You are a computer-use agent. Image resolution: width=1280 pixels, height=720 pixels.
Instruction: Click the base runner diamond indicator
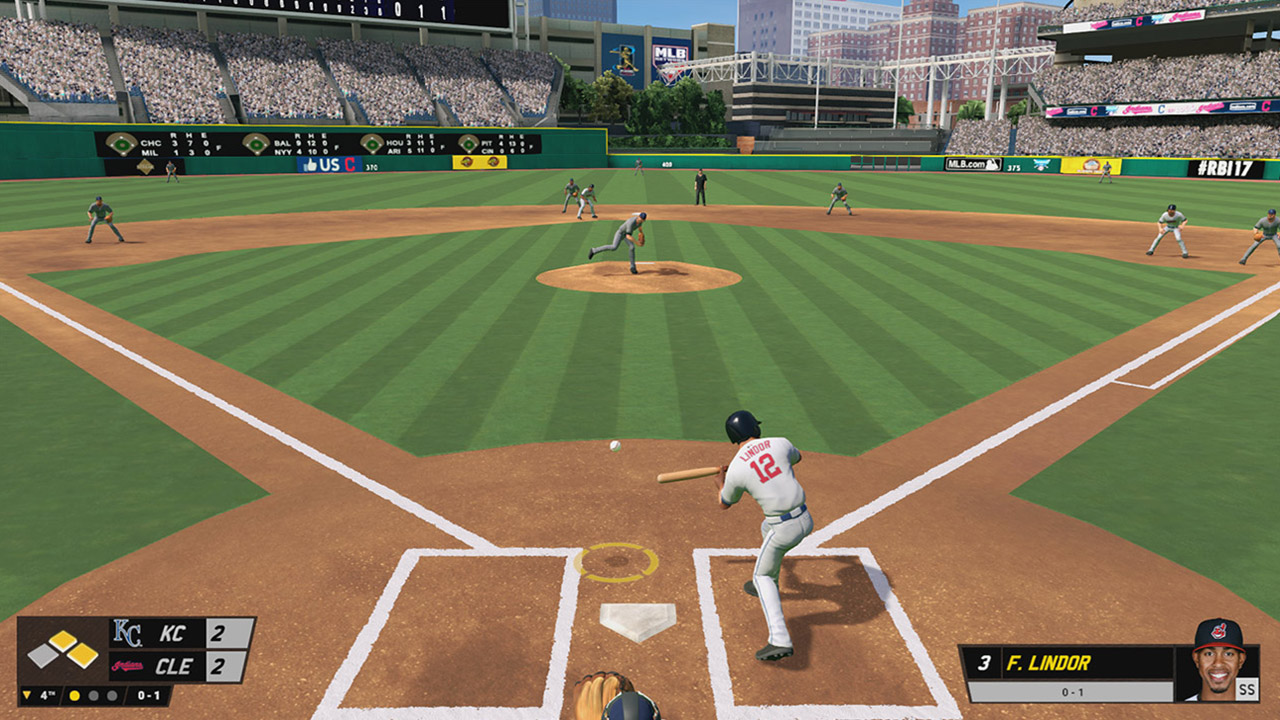coord(63,650)
